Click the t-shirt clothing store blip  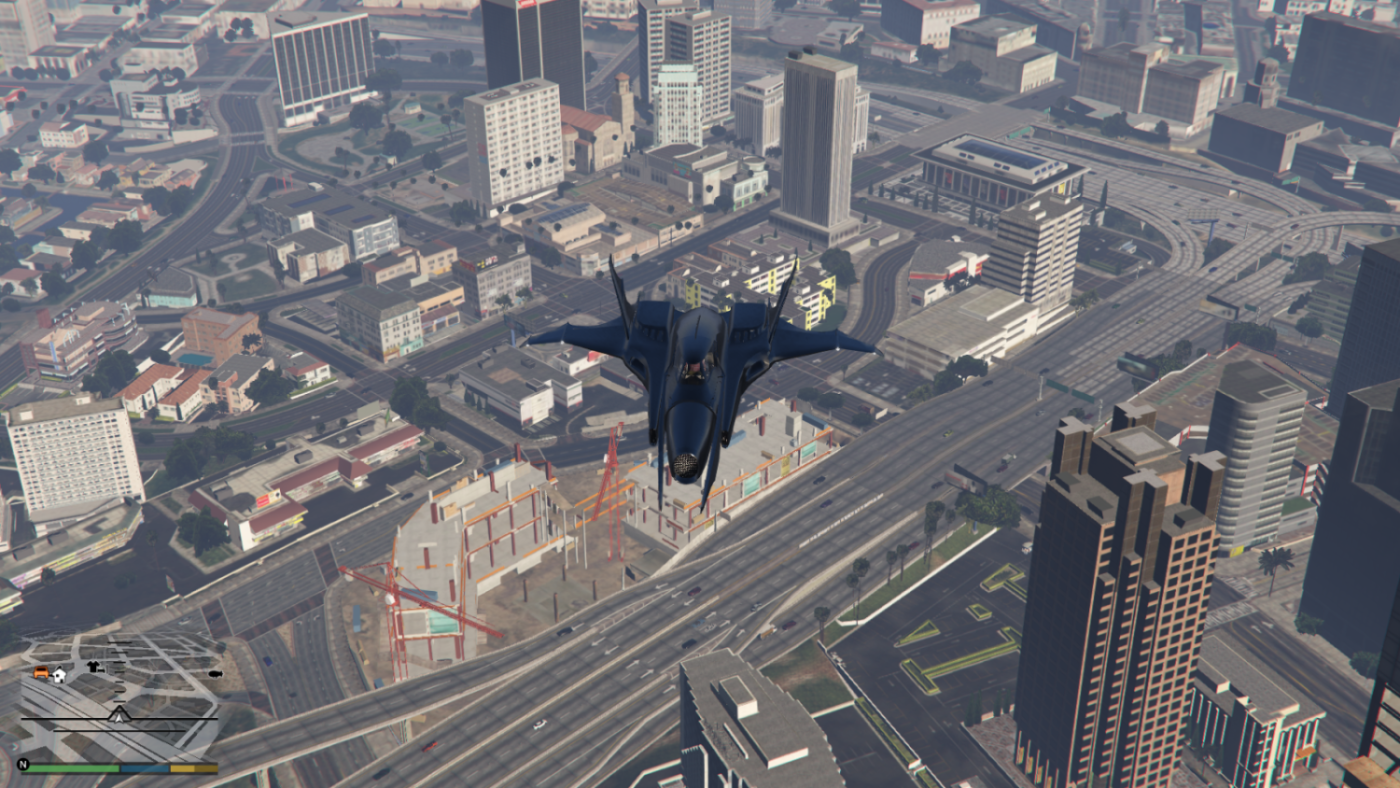[x=92, y=667]
